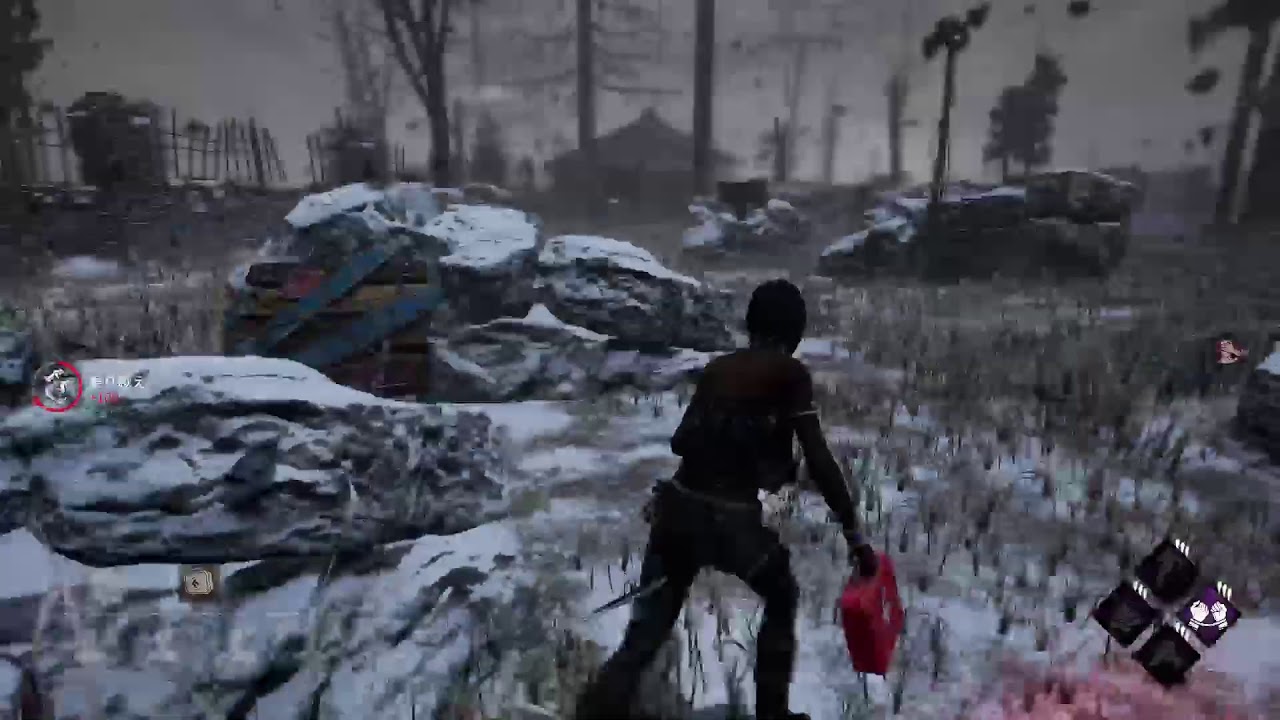Click the small beige item icon
This screenshot has height=720, width=1280.
[x=200, y=581]
